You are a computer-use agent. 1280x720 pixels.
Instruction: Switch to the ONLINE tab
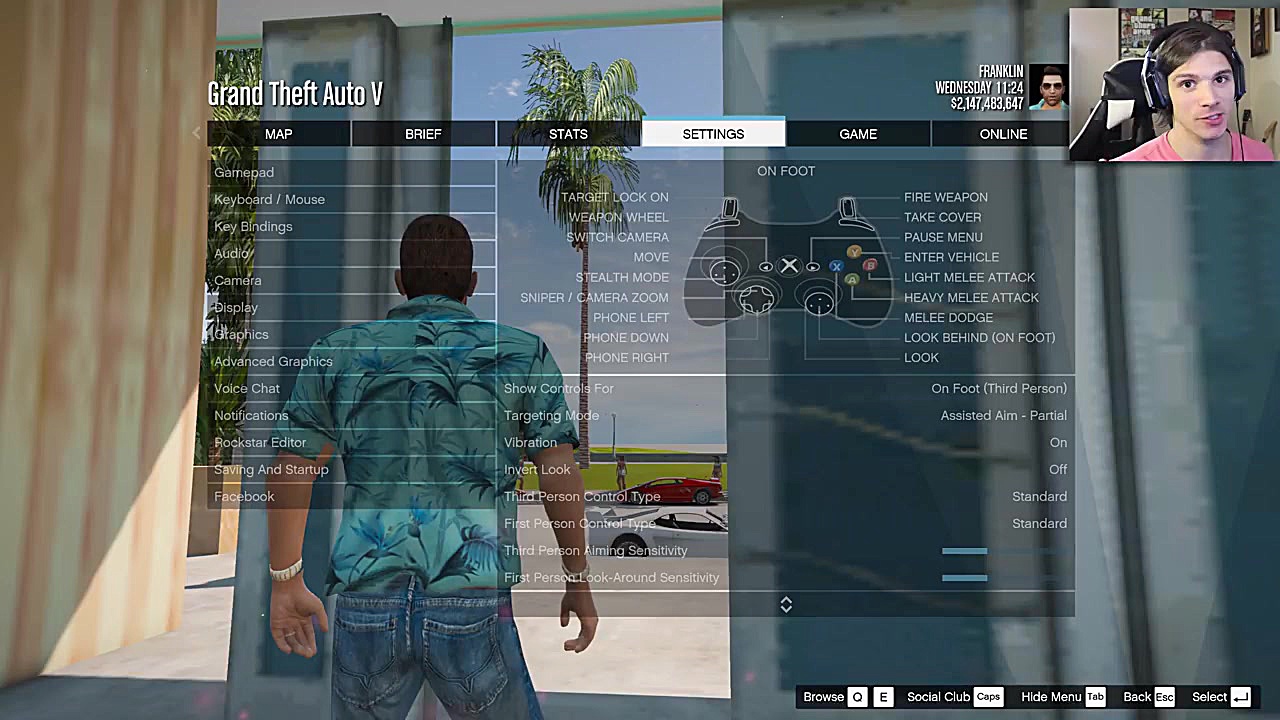(1003, 134)
